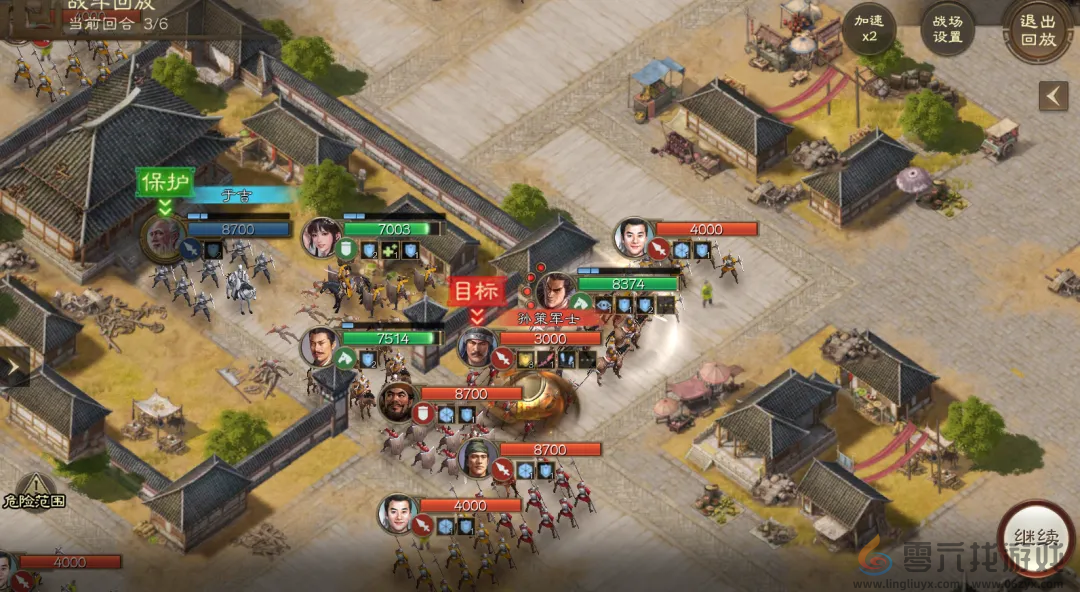The height and width of the screenshot is (592, 1080).
Task: Select the 孙策军士 target unit portrait
Action: click(x=478, y=347)
